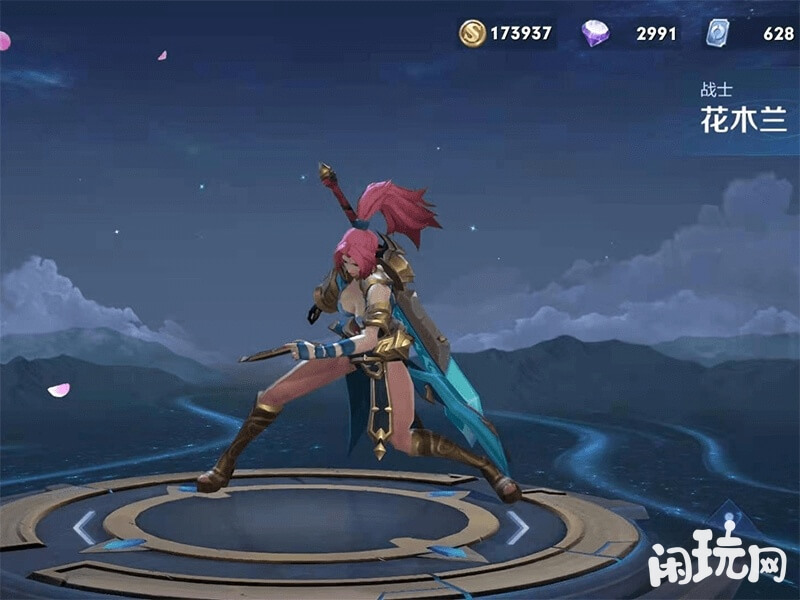
Task: Show the next hero with right arrow
Action: point(516,527)
